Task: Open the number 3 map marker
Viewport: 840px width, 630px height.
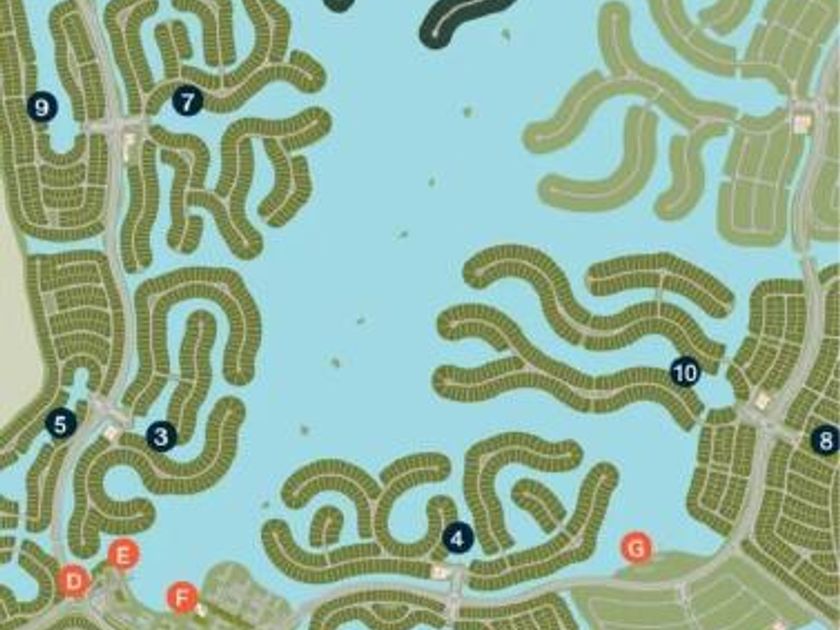Action: [161, 436]
